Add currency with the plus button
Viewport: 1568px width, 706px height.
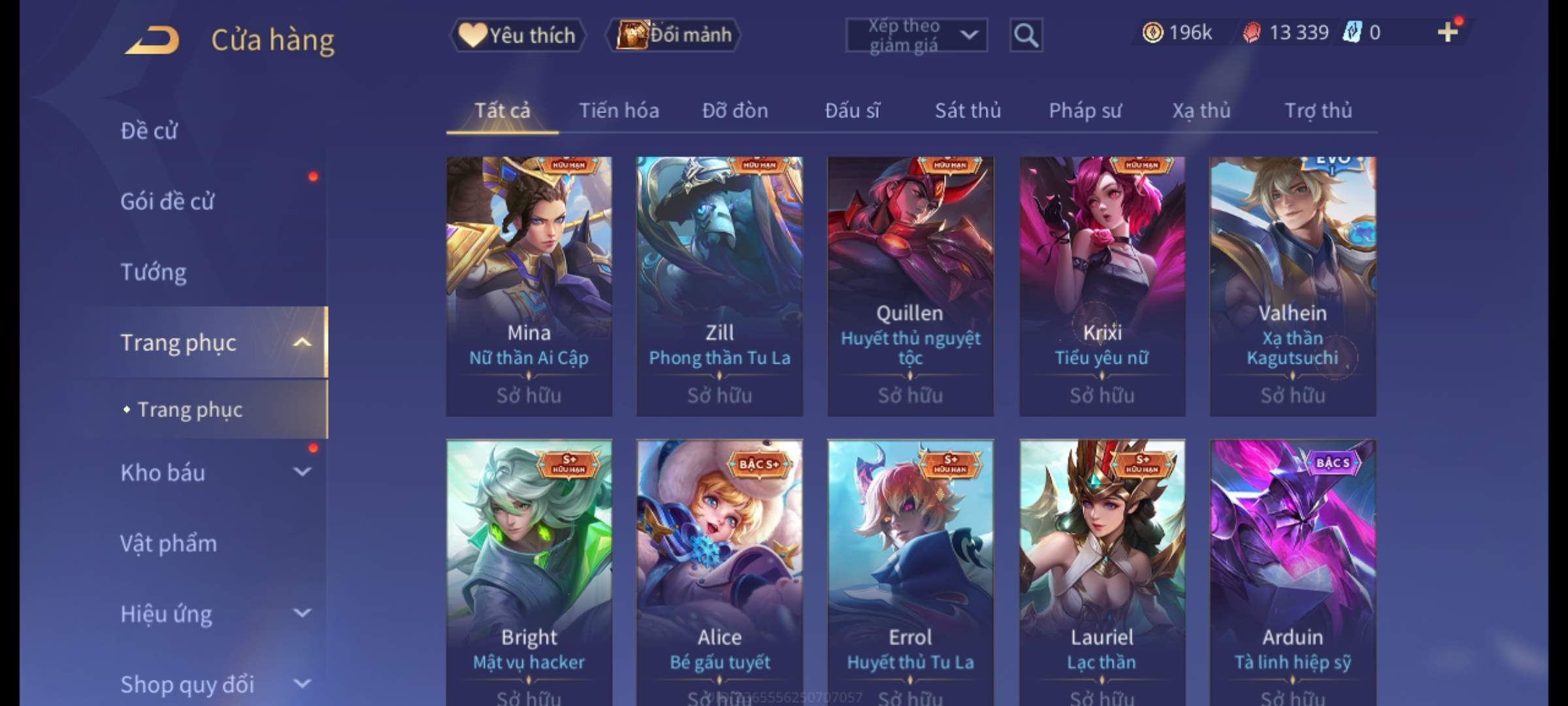tap(1447, 32)
